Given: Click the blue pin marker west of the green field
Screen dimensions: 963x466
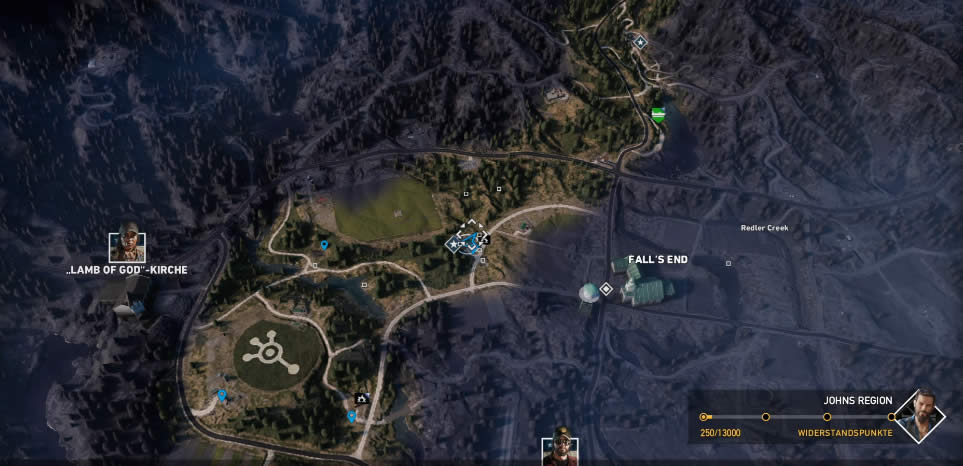Looking at the screenshot, I should click(x=325, y=245).
